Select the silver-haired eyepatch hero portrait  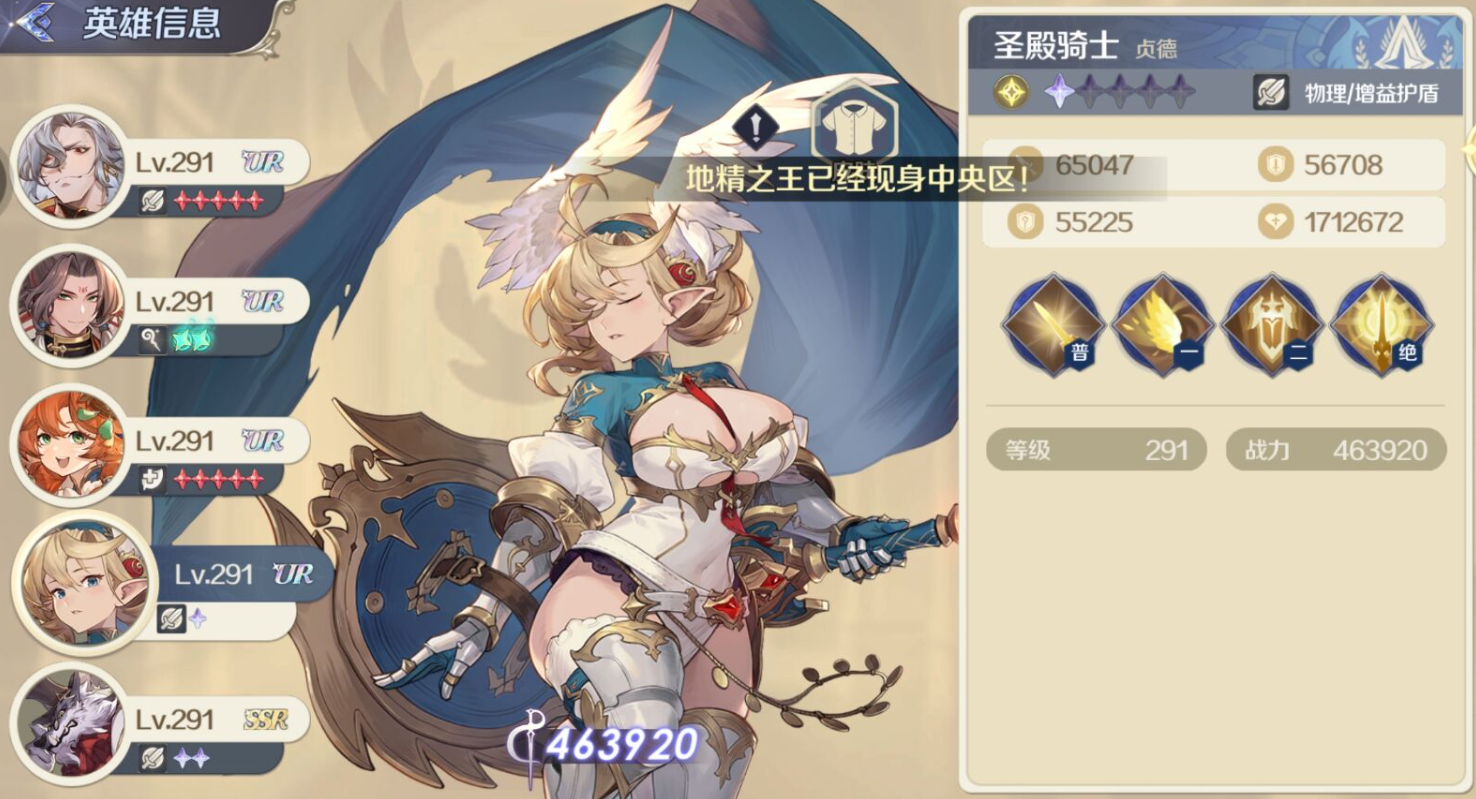click(69, 165)
